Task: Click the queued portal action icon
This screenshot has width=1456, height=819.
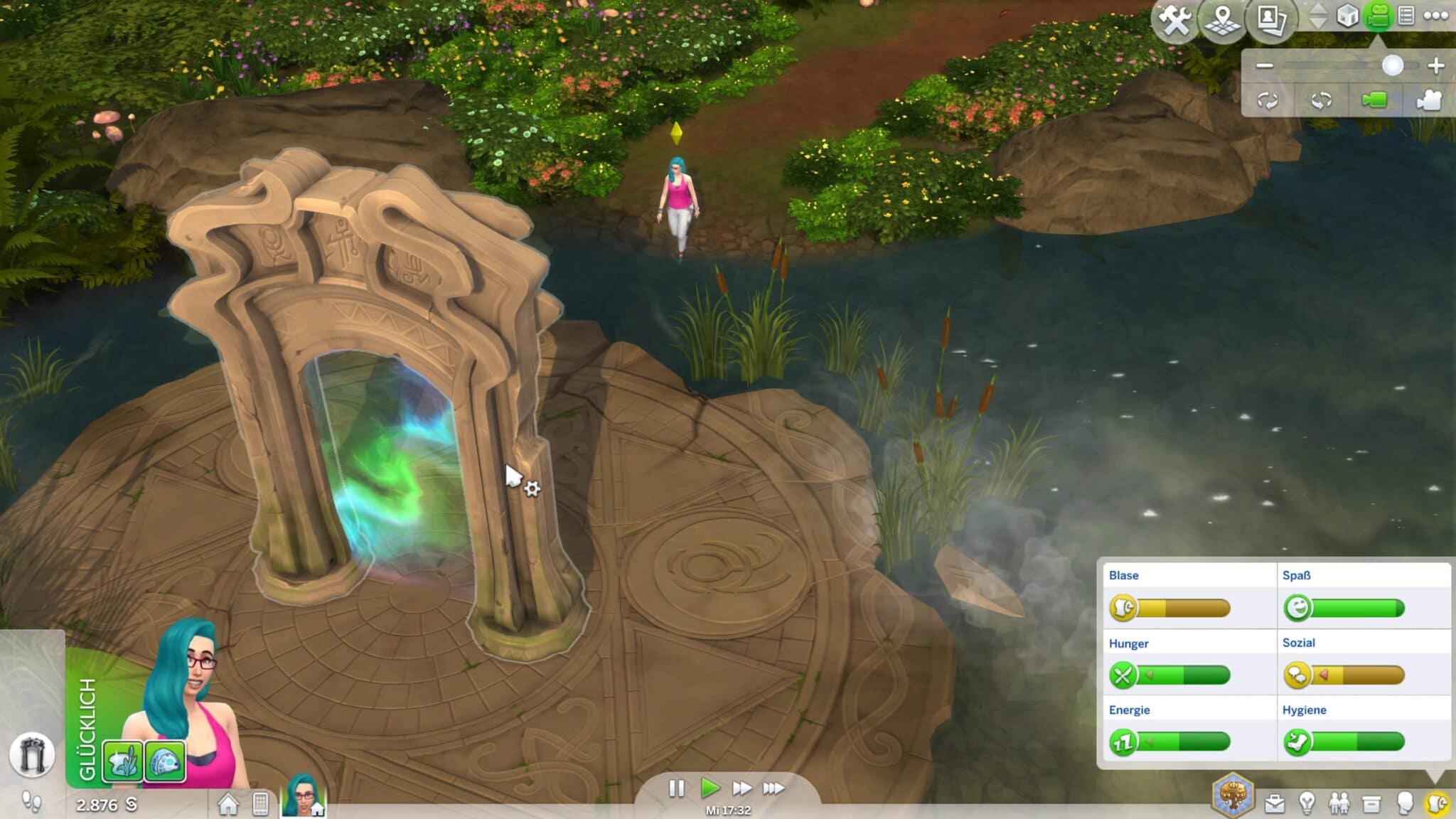Action: point(32,754)
